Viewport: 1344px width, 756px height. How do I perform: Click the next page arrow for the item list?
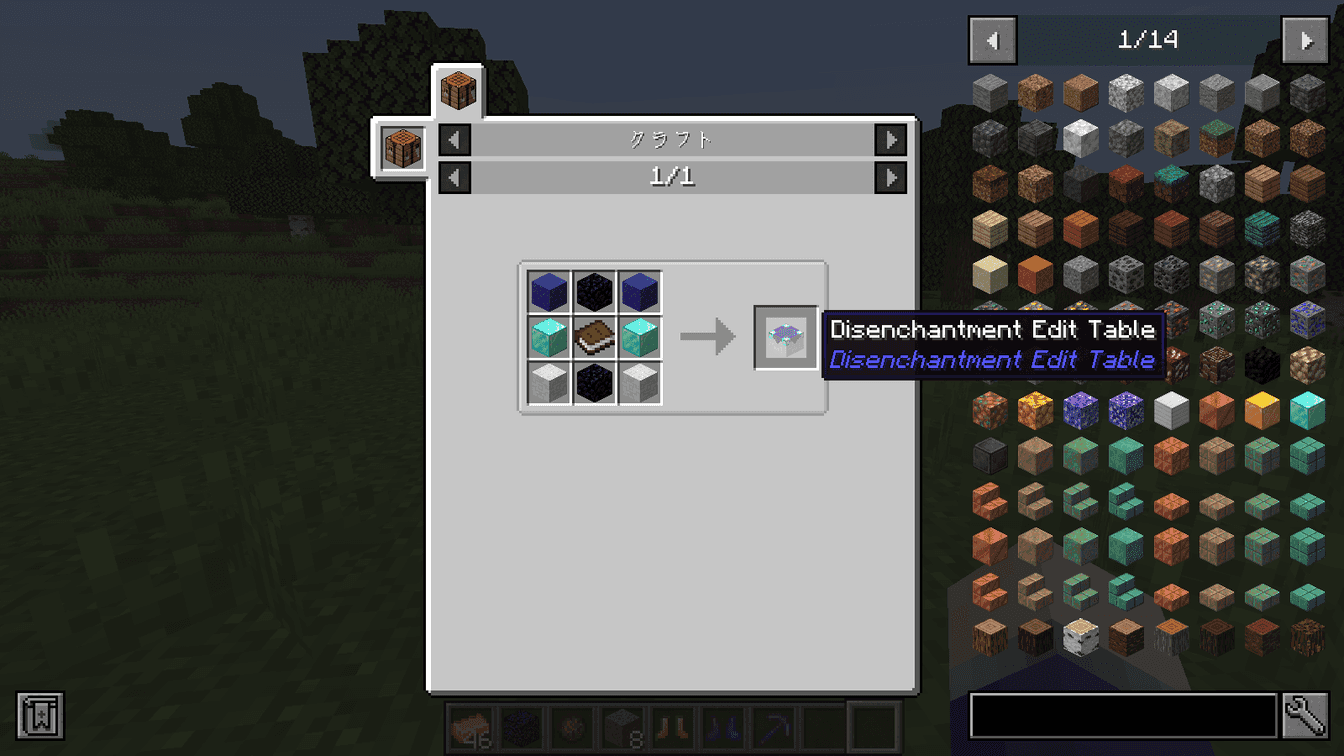click(x=1306, y=40)
